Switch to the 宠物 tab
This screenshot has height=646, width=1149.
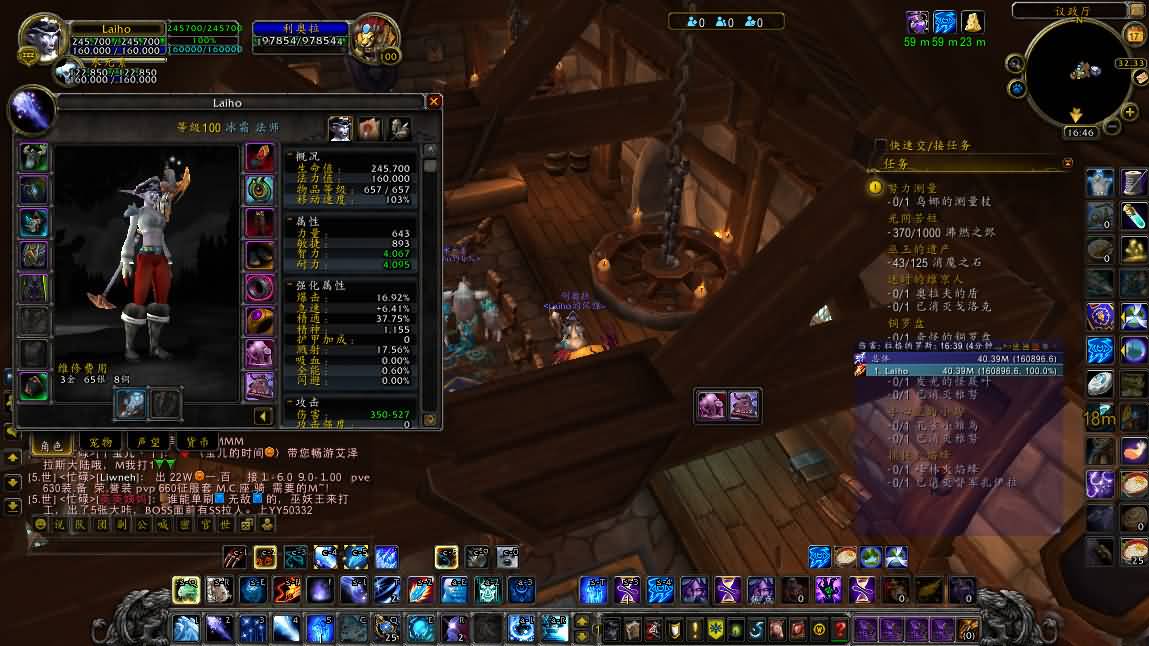pyautogui.click(x=101, y=441)
